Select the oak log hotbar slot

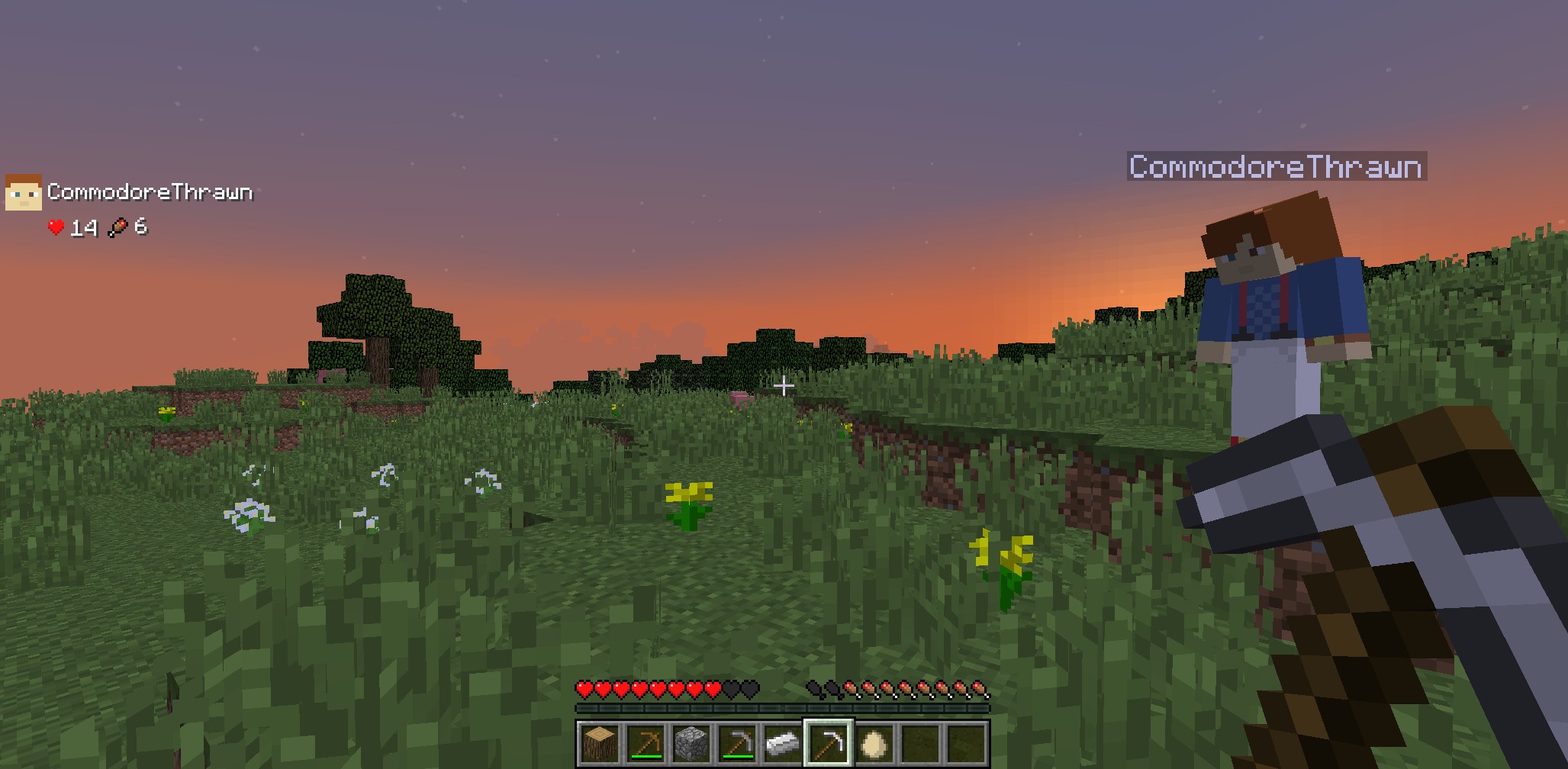click(599, 742)
